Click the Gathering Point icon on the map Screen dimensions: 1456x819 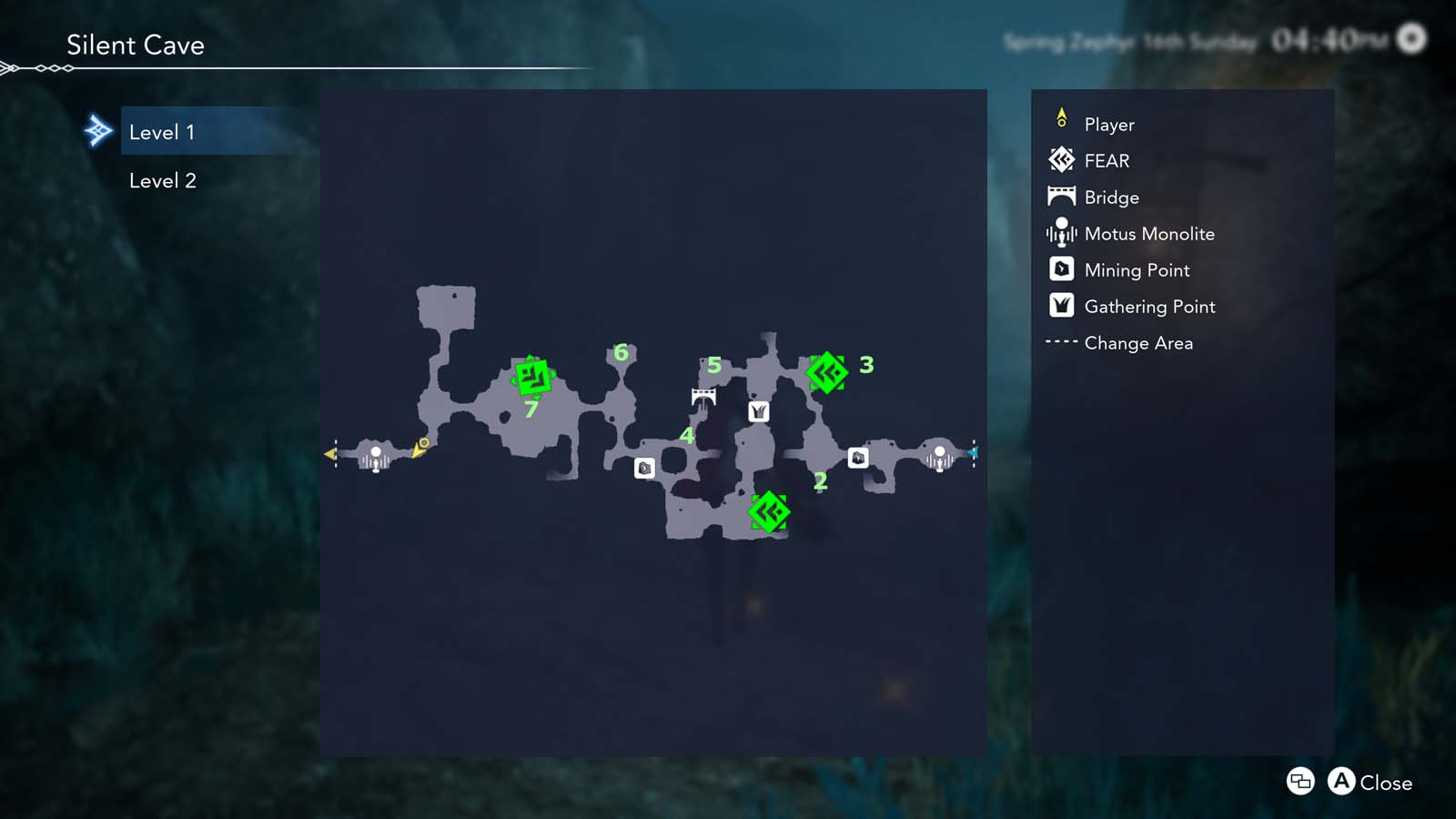point(758,410)
